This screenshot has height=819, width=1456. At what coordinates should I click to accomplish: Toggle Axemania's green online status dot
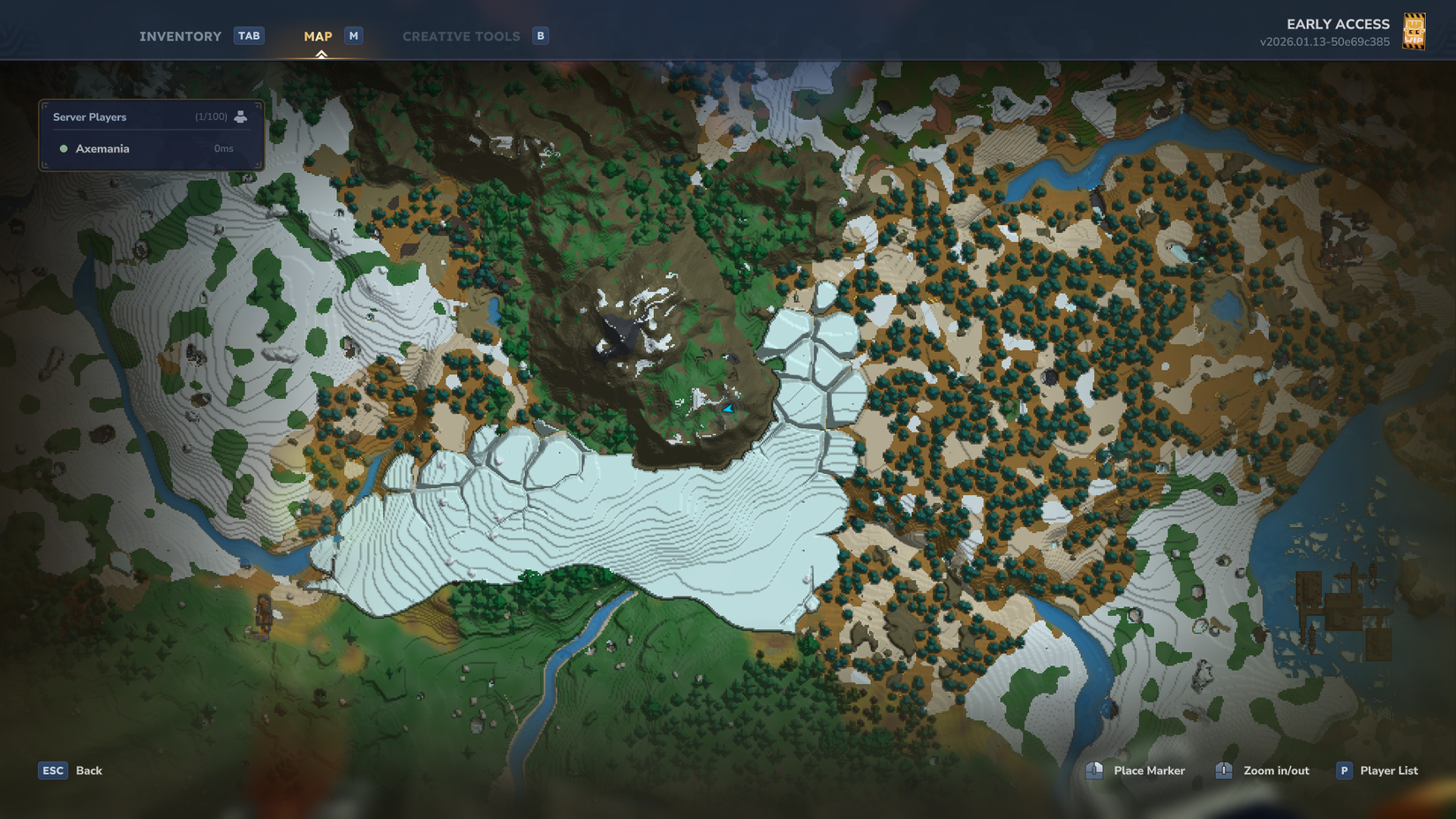pos(63,148)
